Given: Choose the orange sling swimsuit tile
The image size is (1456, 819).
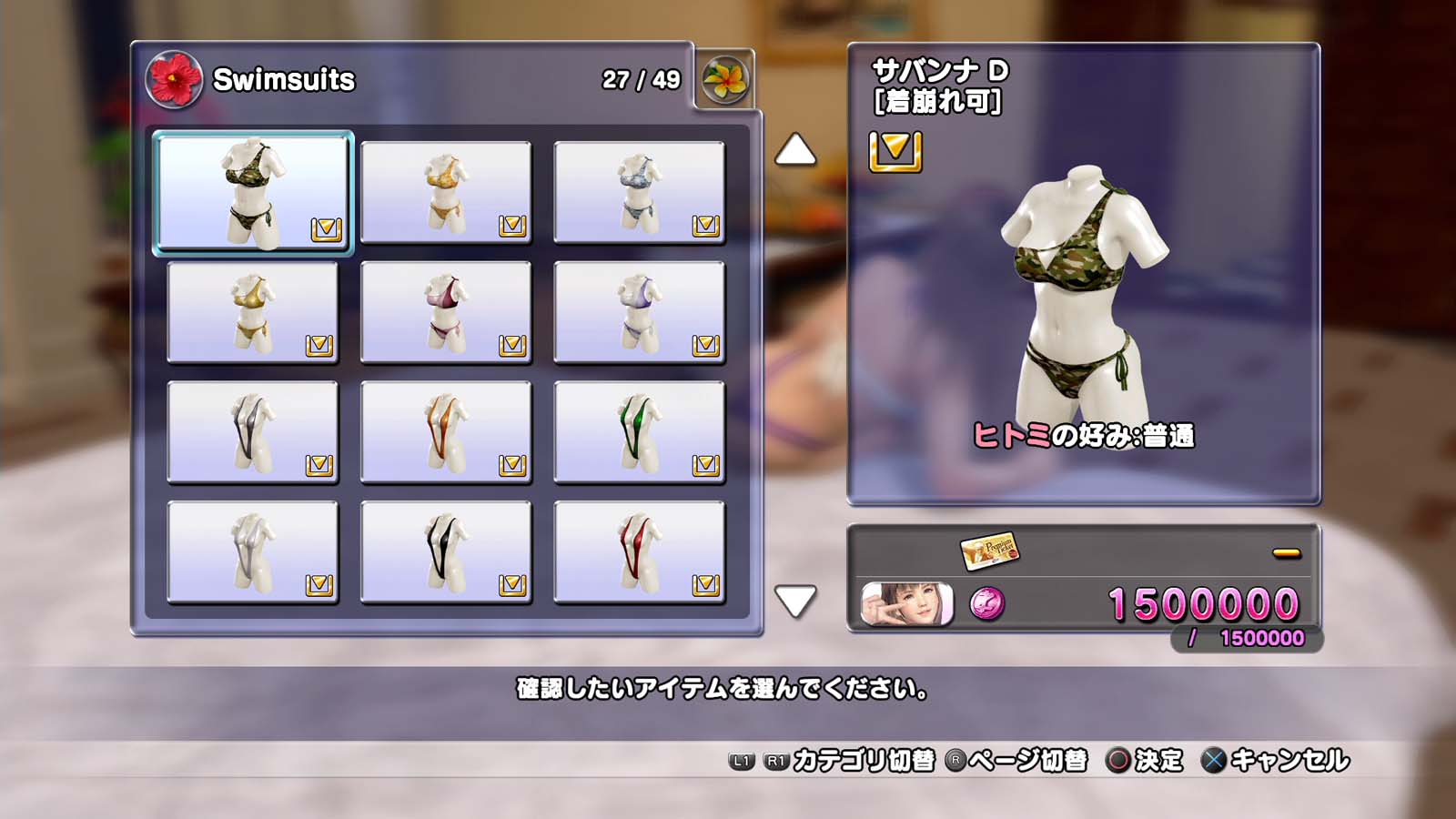Looking at the screenshot, I should click(446, 432).
